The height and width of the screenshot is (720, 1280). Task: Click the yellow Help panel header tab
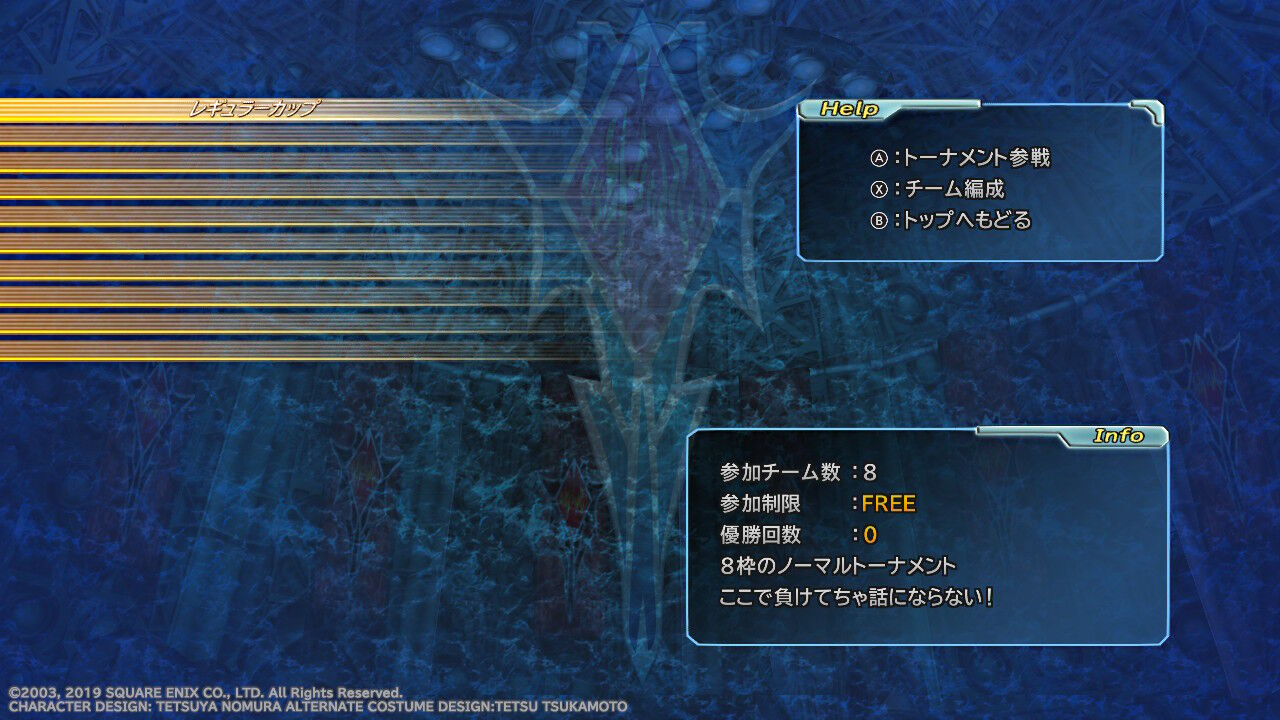[851, 108]
